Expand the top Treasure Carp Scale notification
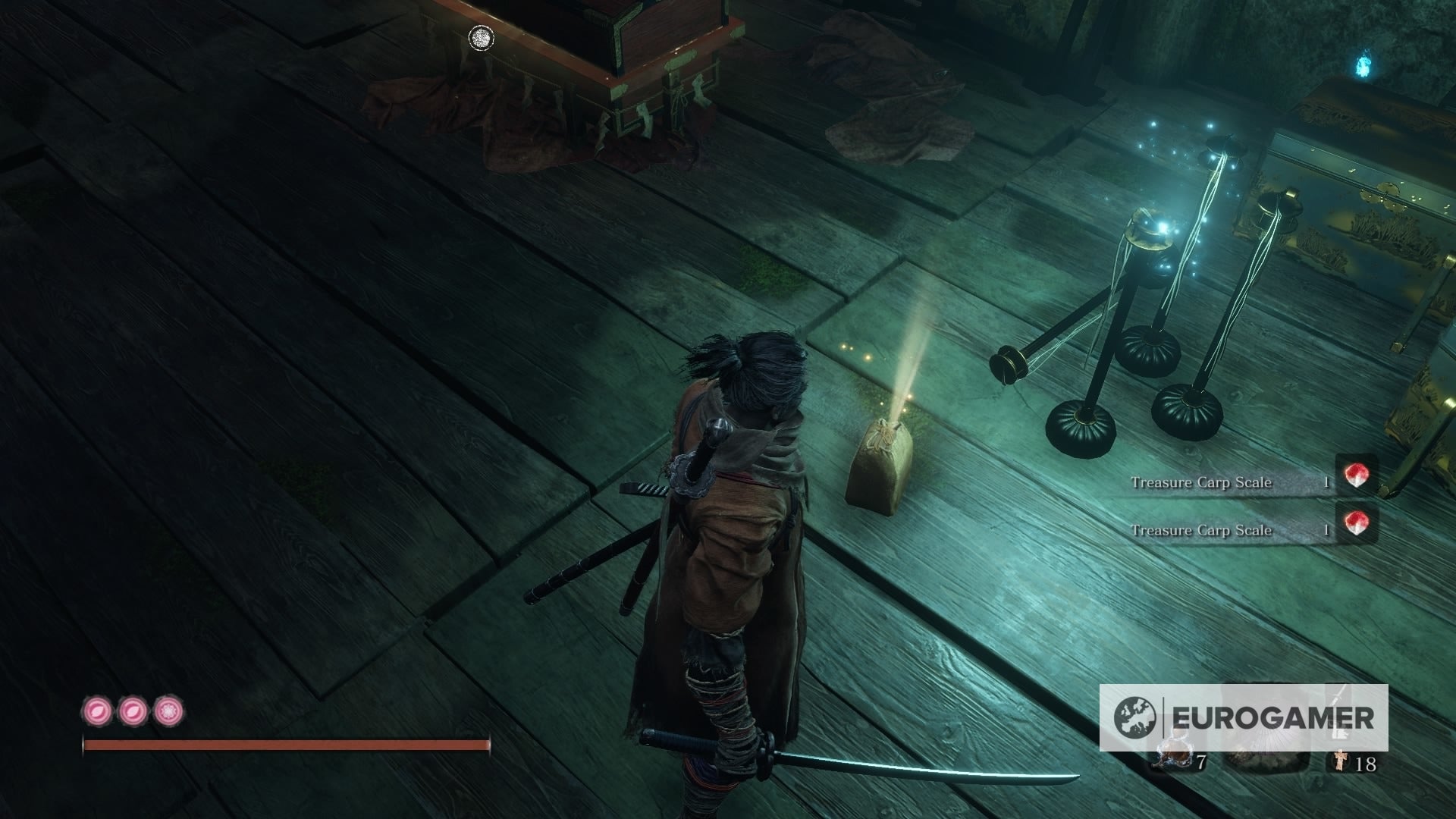 pyautogui.click(x=1244, y=481)
